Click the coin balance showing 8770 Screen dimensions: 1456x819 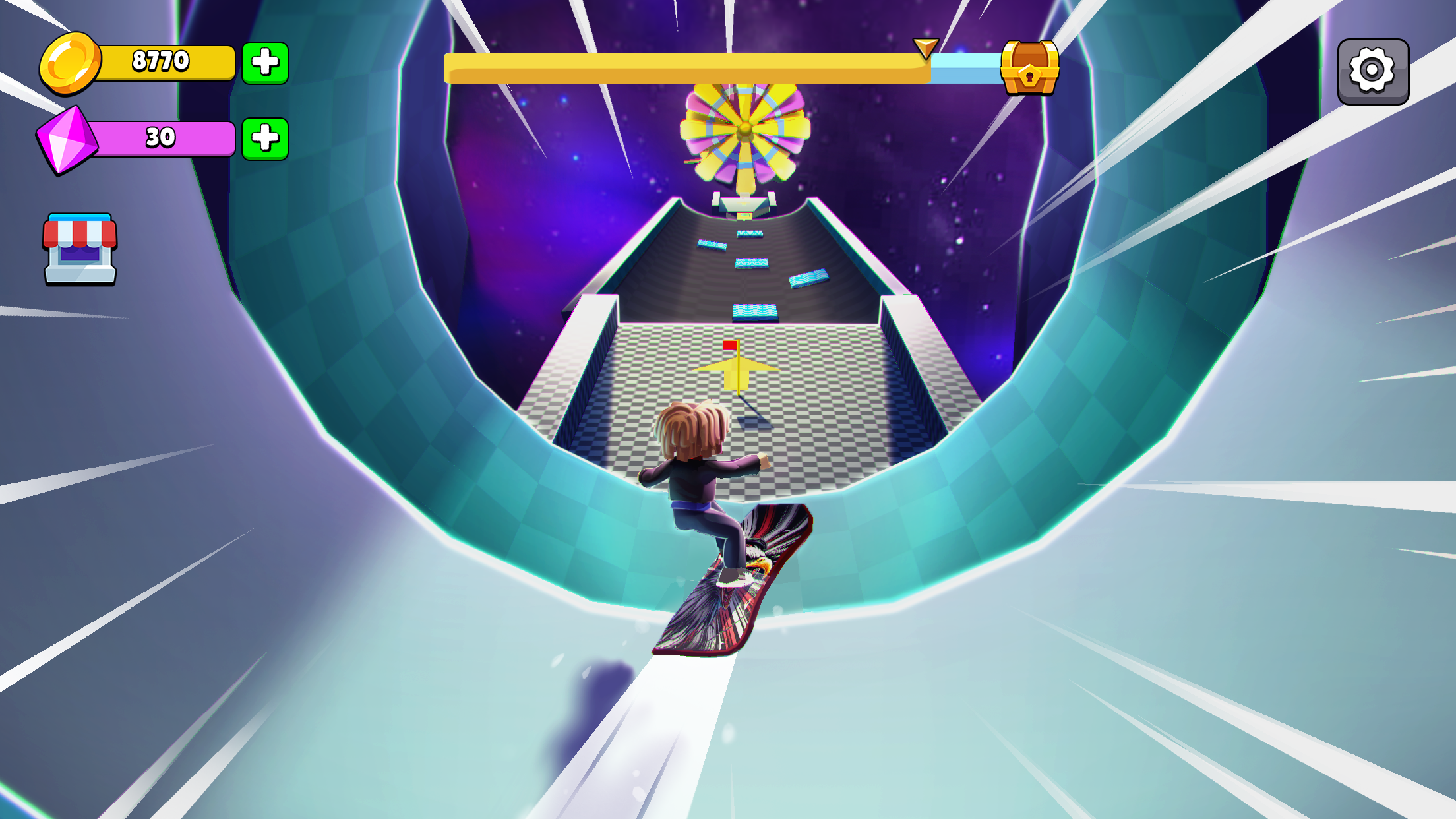[162, 61]
